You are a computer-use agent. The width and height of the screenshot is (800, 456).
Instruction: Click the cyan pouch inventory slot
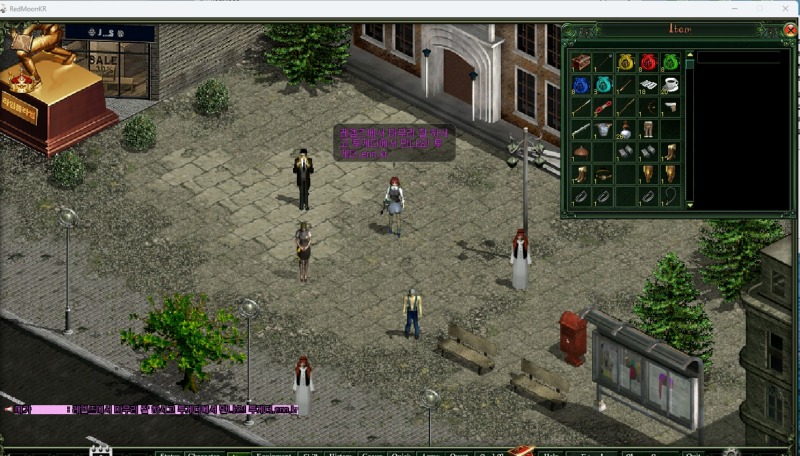tap(603, 85)
